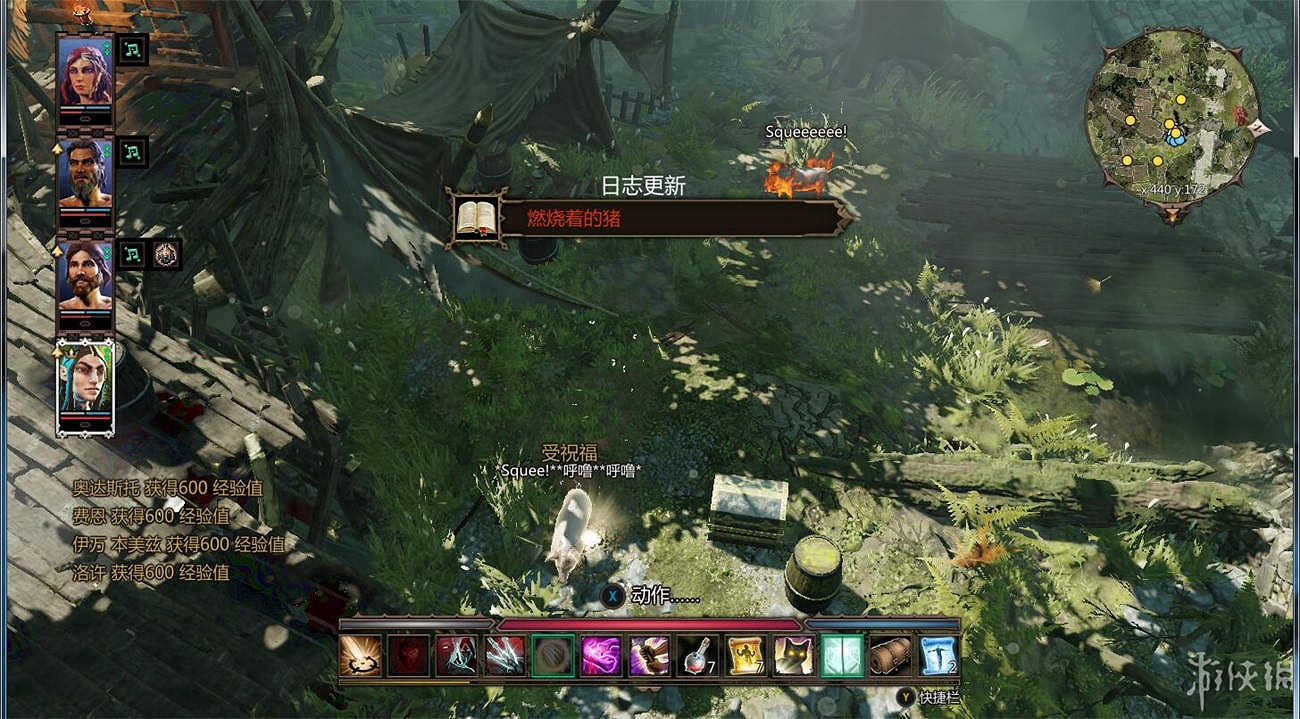Use the blue figure scroll item
This screenshot has width=1300, height=719.
[938, 656]
